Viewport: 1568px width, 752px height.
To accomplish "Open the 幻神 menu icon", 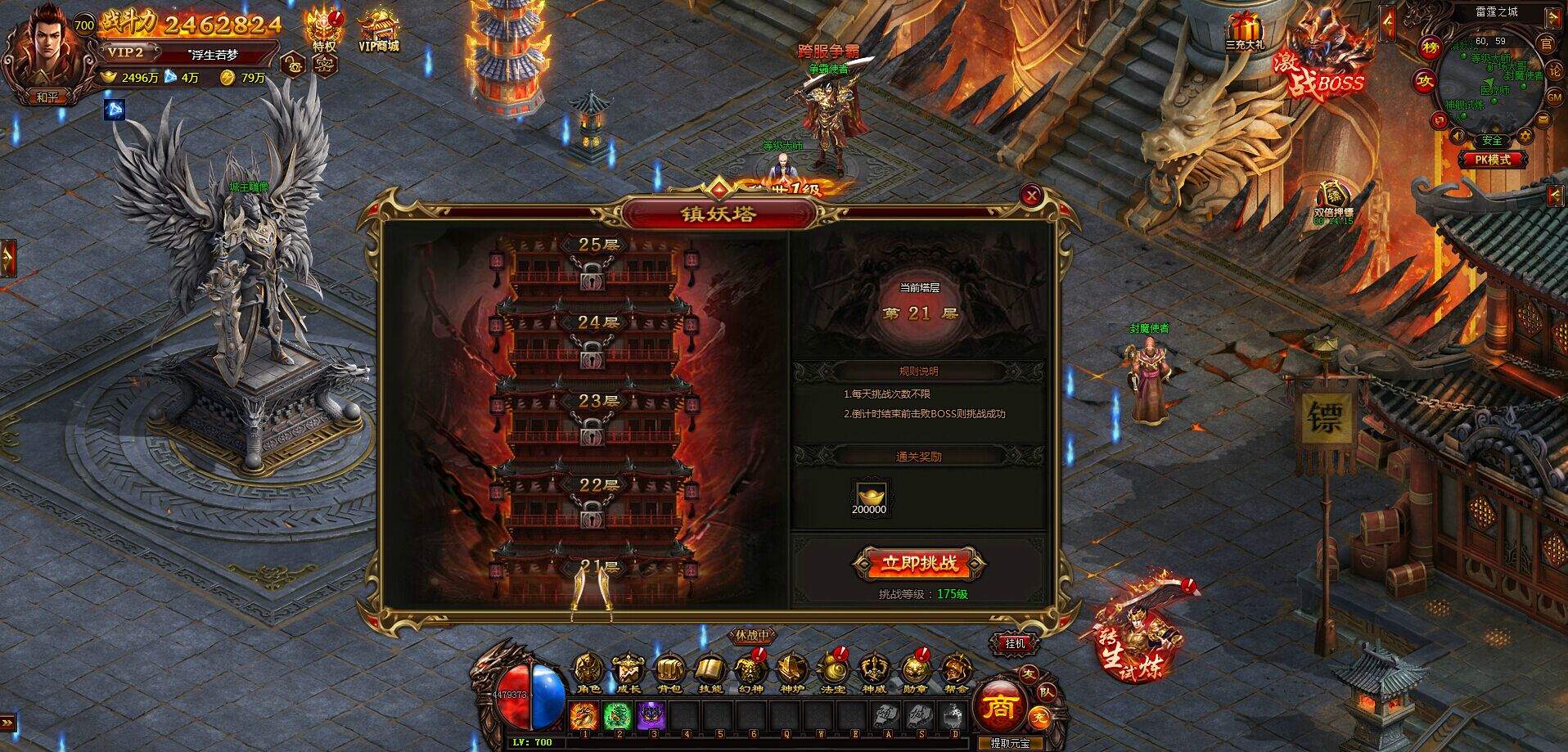I will click(x=750, y=672).
